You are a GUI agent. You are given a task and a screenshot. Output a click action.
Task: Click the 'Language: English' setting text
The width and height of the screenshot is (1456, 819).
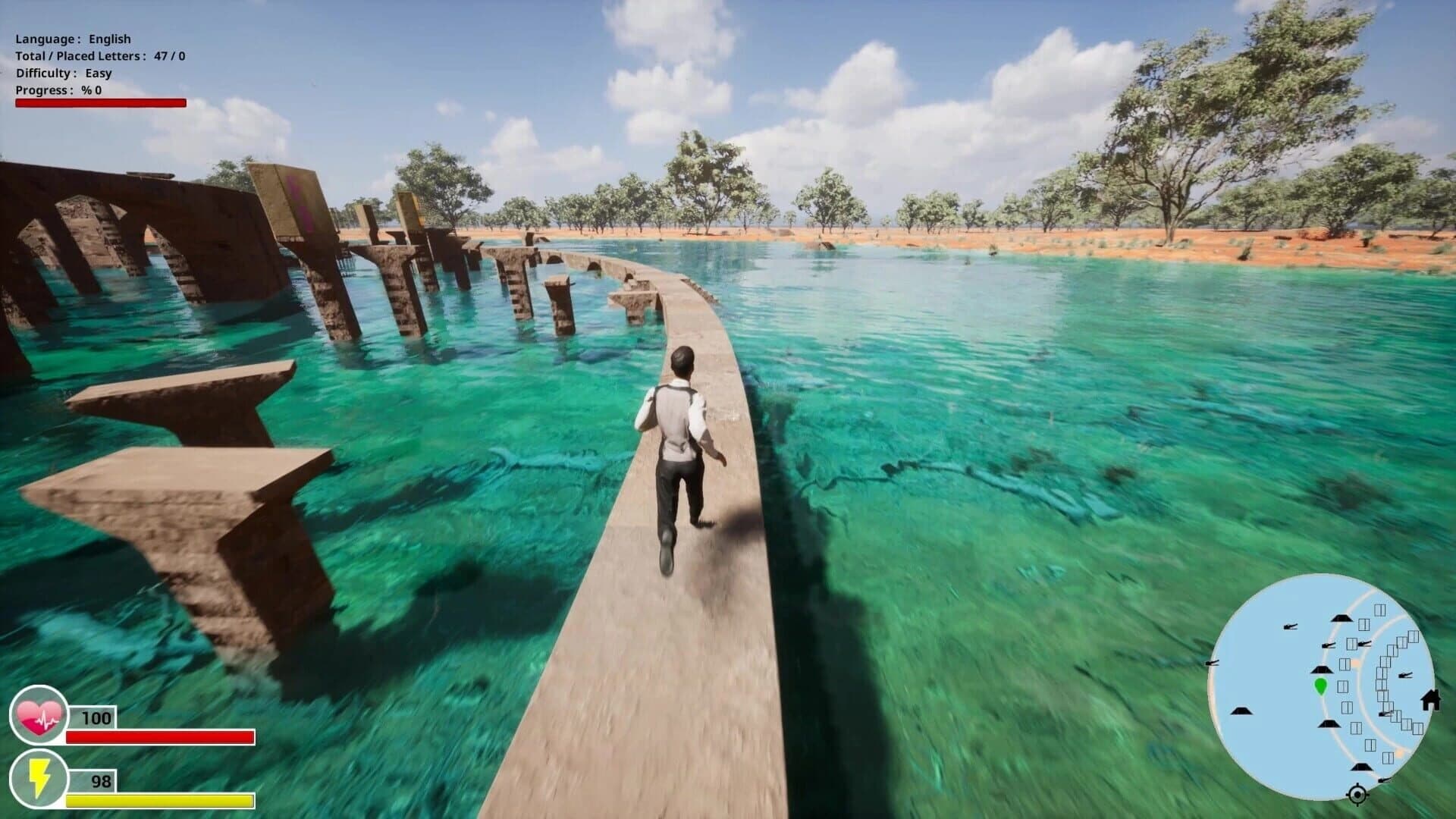(73, 38)
